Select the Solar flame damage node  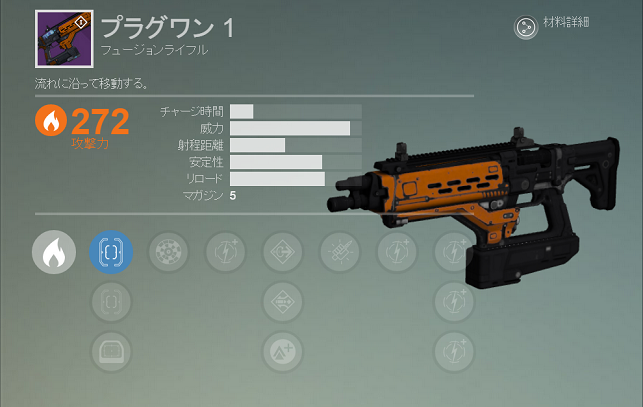(x=53, y=252)
